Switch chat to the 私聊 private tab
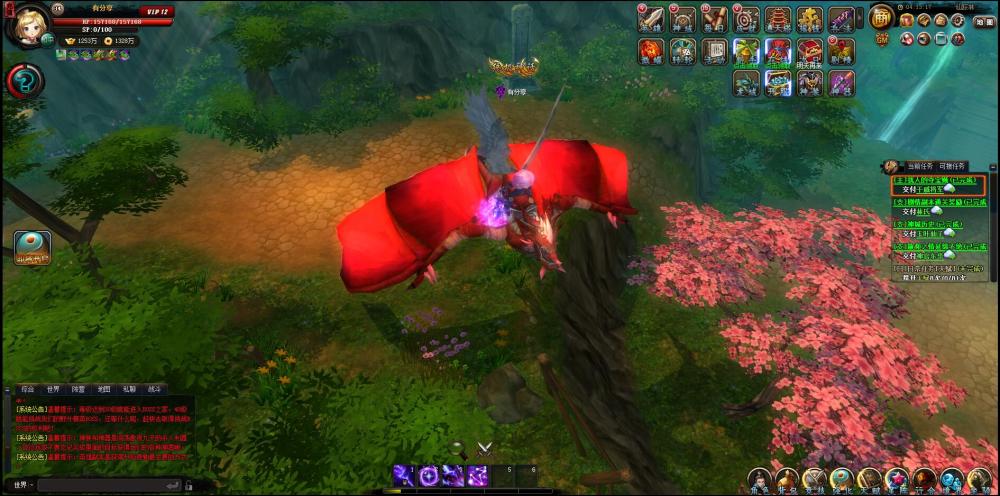Viewport: 1000px width, 496px height. tap(129, 389)
